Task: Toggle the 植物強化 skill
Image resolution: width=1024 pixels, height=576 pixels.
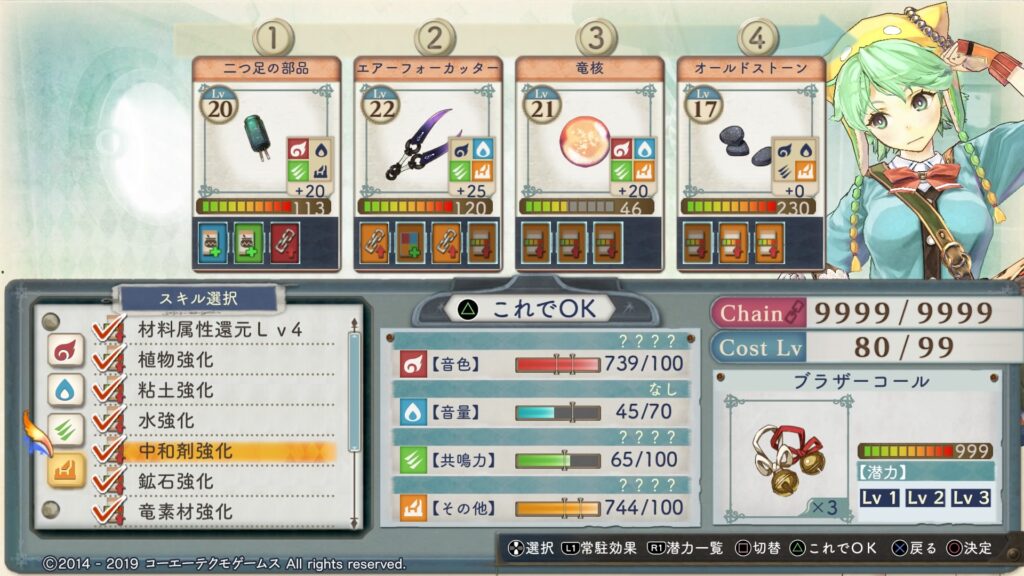Action: click(173, 359)
